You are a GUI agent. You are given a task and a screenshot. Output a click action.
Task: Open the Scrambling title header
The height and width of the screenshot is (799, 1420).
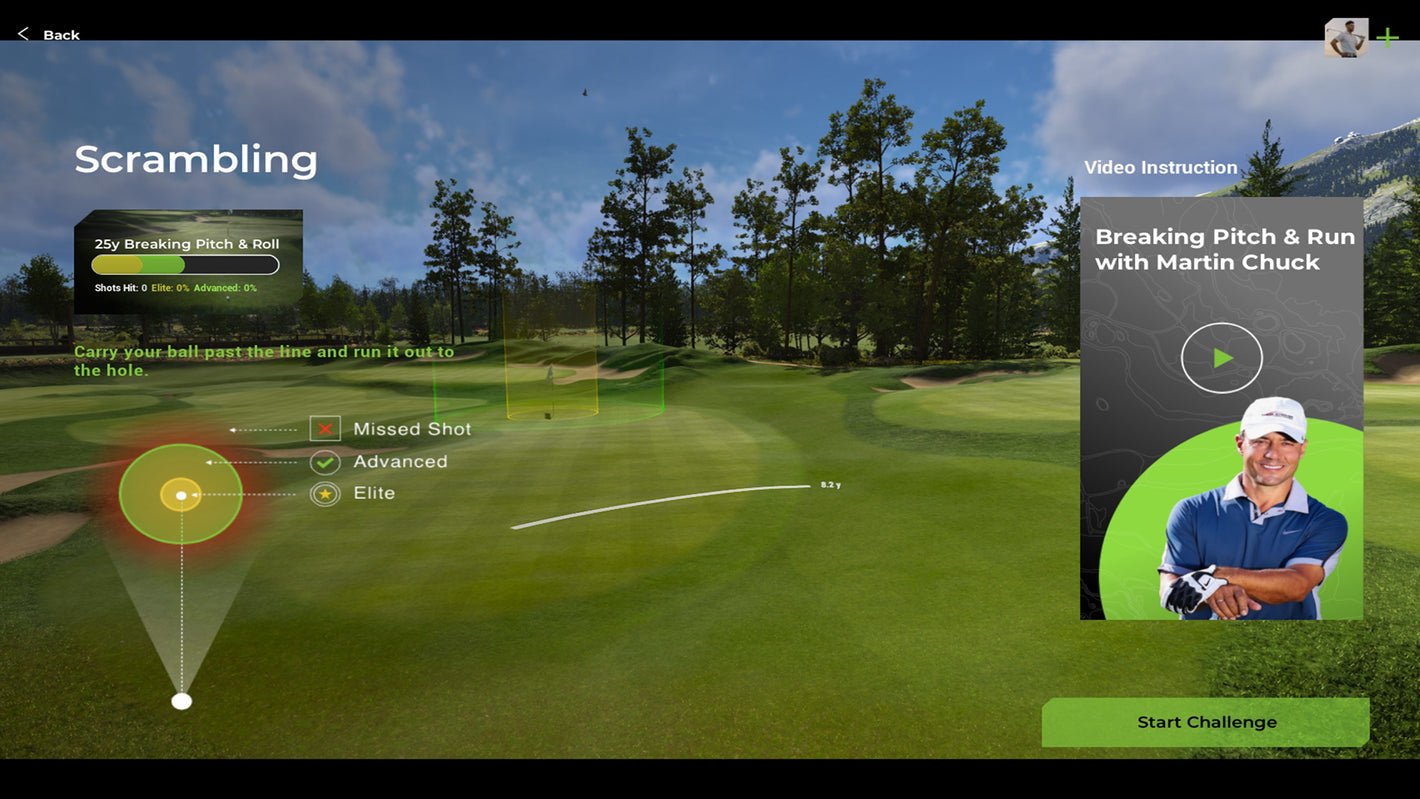click(x=196, y=159)
